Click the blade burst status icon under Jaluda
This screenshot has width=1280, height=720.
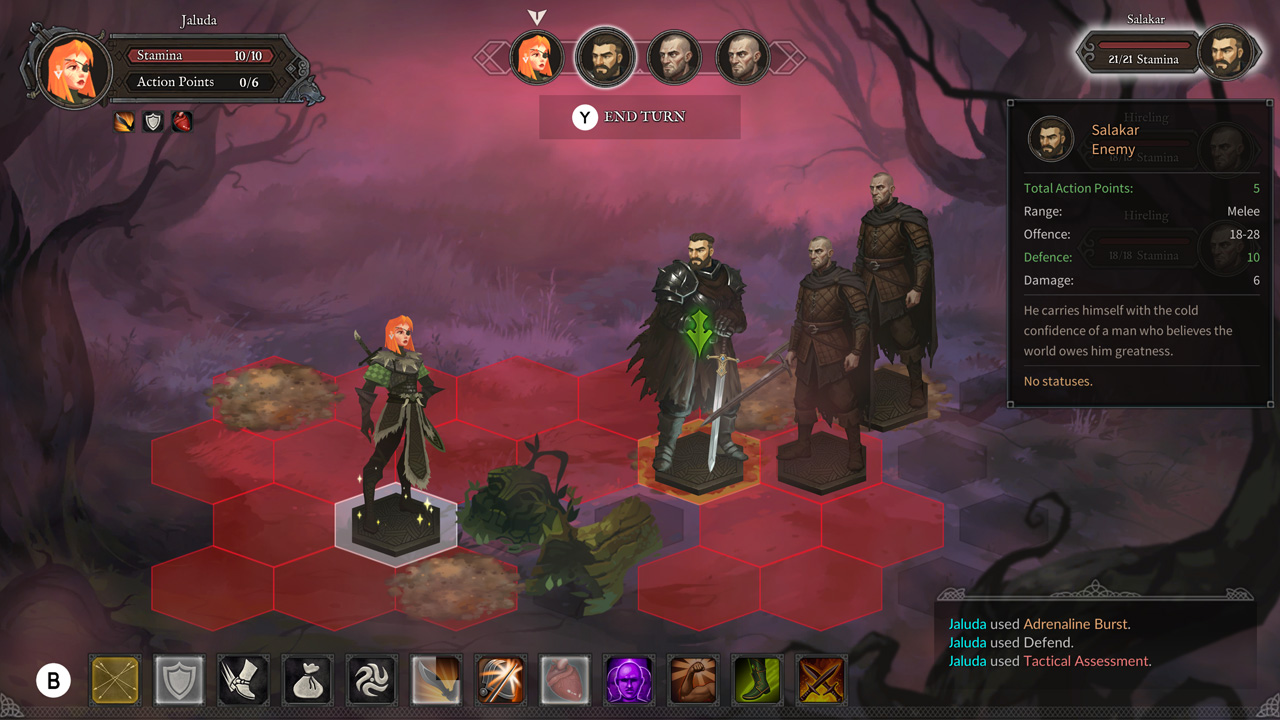[125, 121]
